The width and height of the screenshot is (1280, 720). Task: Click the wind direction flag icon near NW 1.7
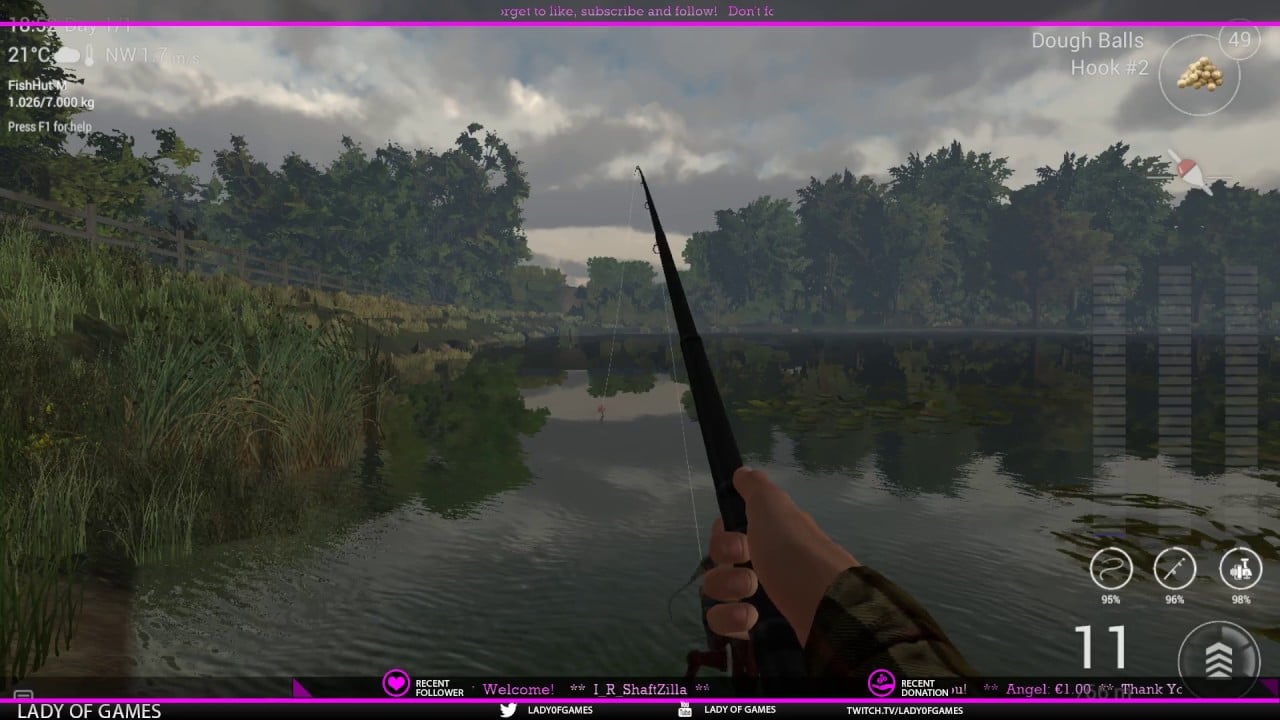pos(88,52)
